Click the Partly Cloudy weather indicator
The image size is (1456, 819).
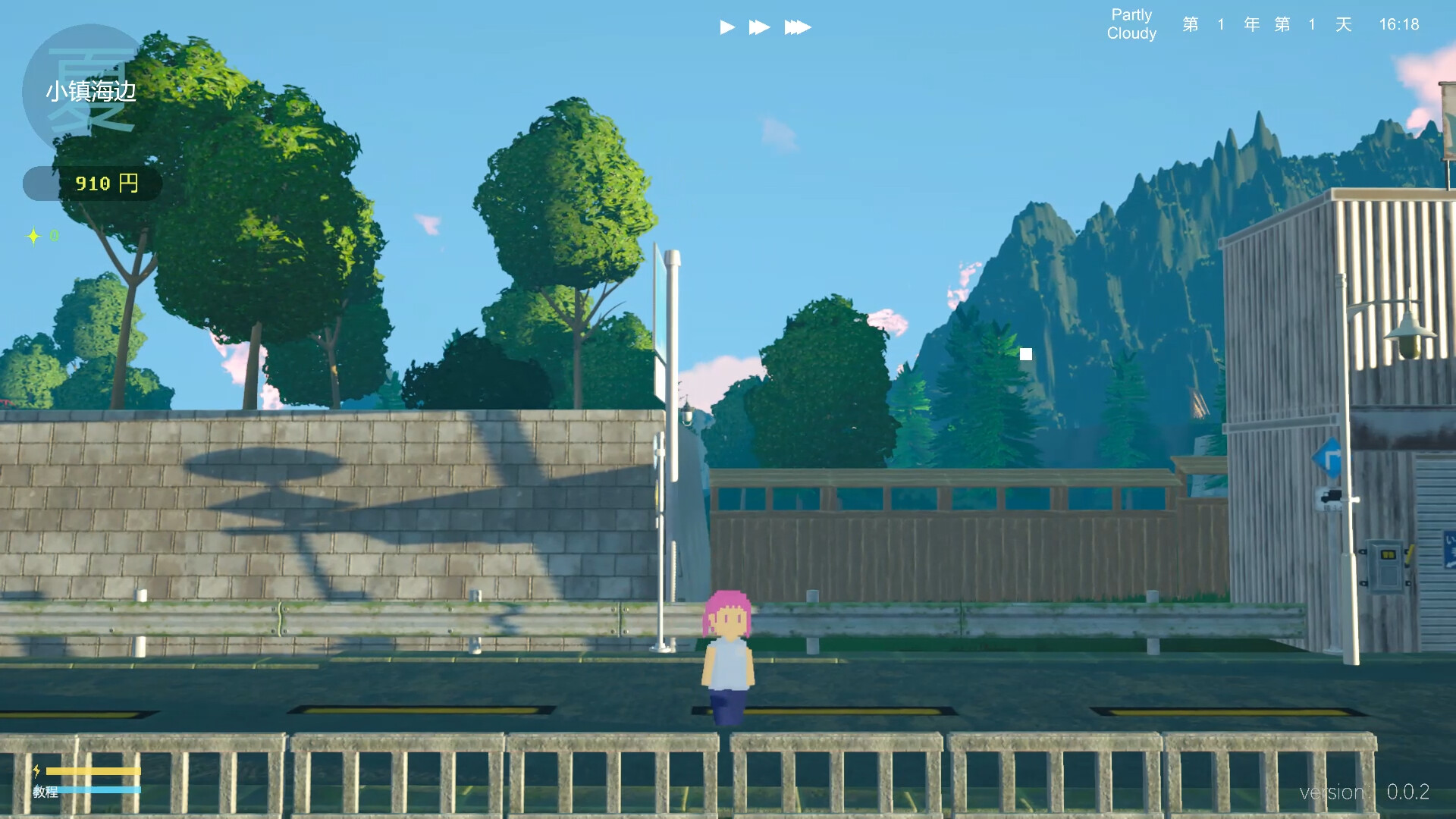pyautogui.click(x=1131, y=23)
